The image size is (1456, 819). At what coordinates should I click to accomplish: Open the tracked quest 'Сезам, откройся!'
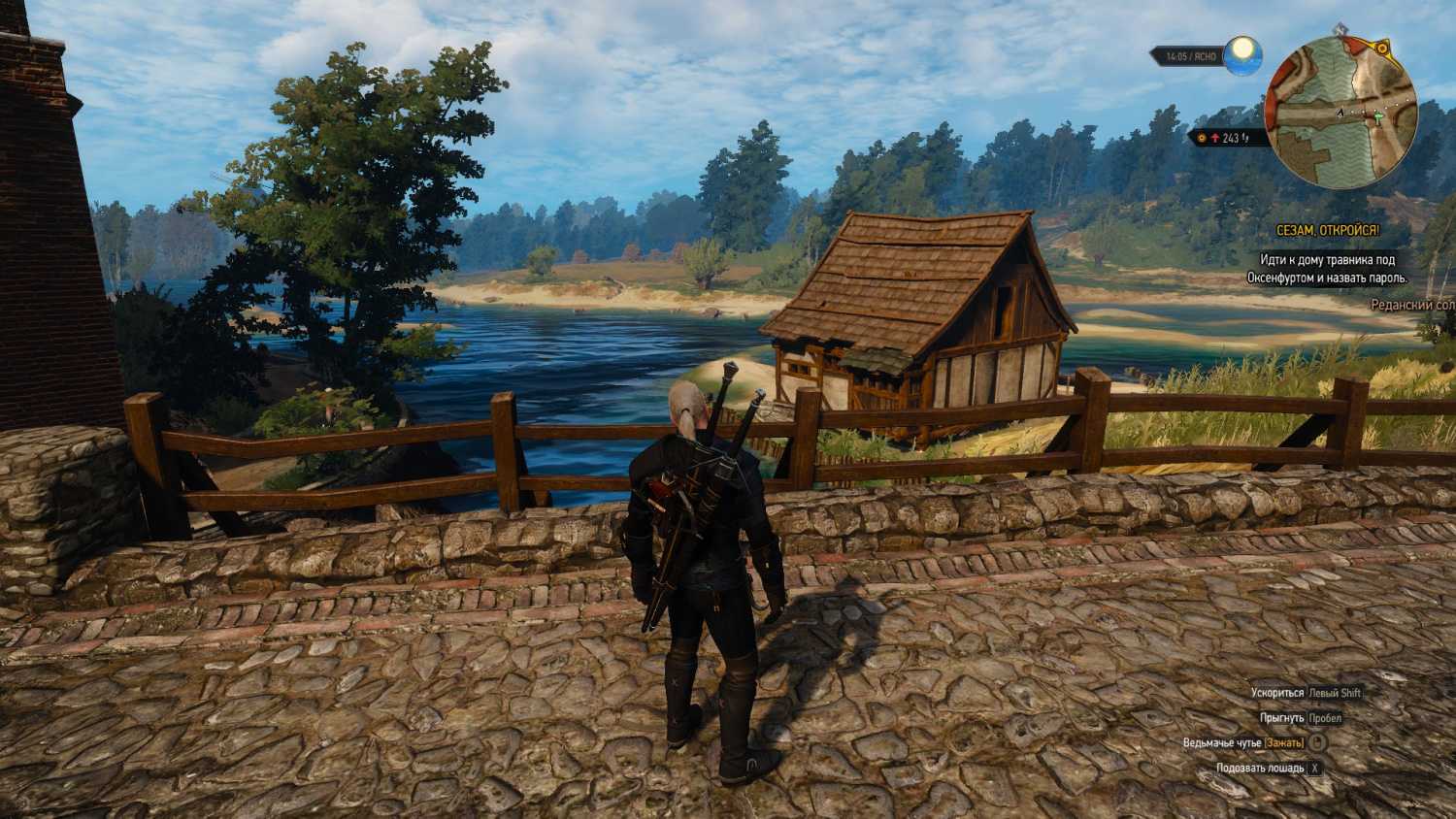point(1327,231)
